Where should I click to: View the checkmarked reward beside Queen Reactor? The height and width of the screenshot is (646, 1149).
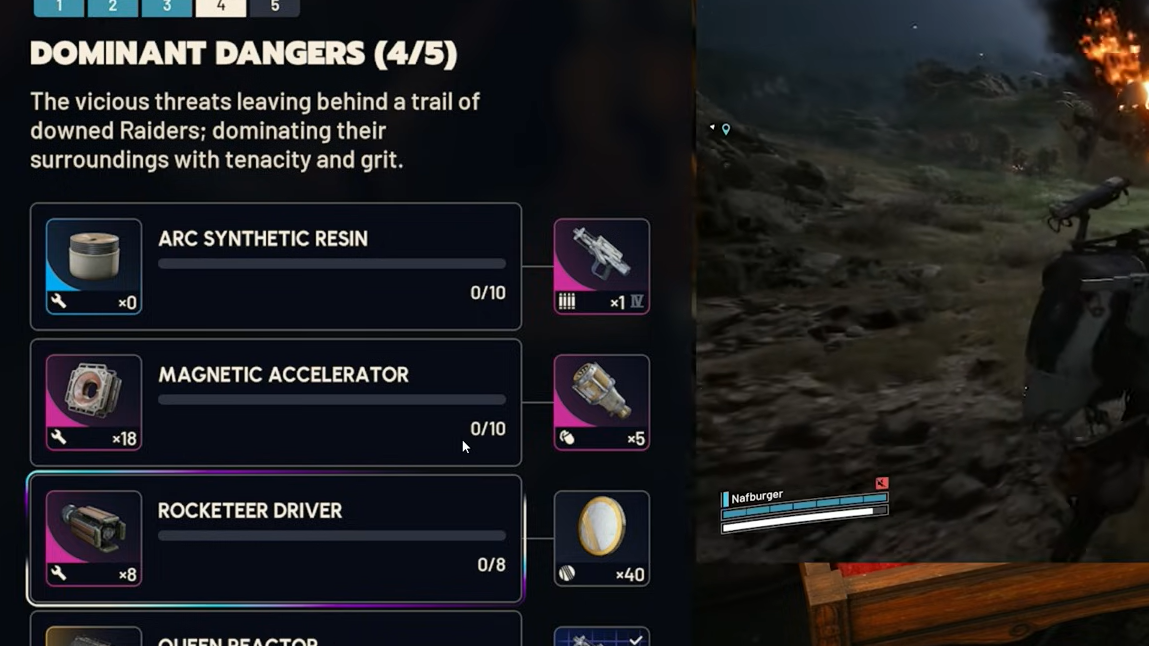pos(601,637)
